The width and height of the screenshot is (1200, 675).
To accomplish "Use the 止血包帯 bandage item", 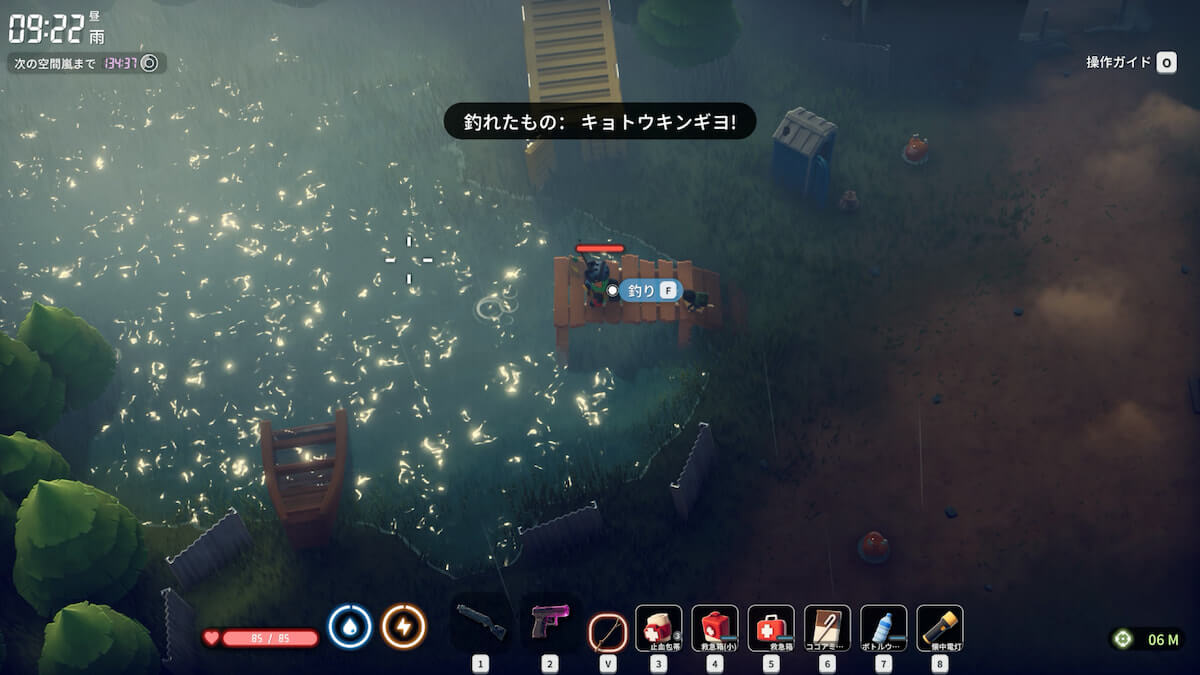I will 658,628.
